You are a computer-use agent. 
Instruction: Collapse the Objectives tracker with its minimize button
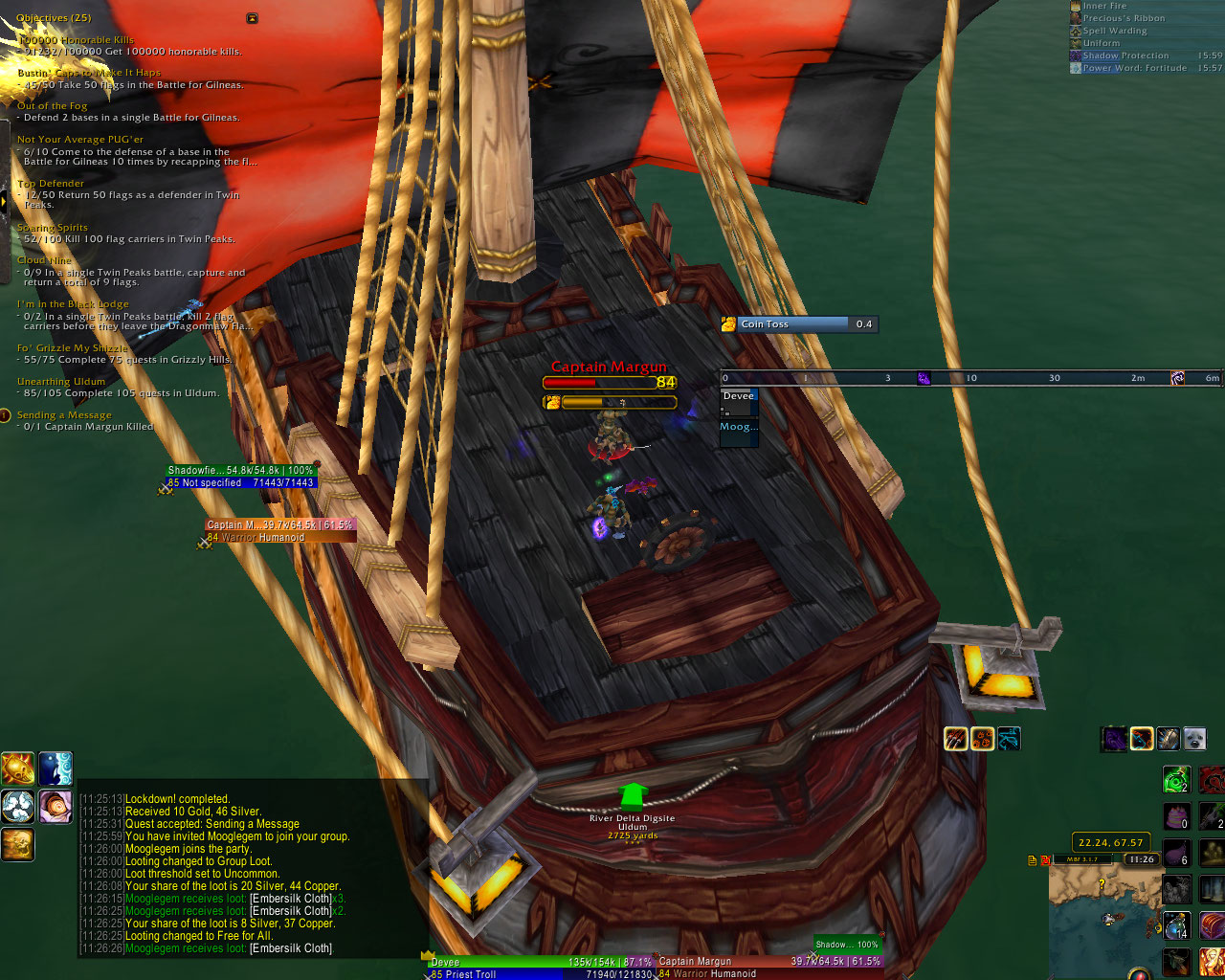tap(252, 18)
